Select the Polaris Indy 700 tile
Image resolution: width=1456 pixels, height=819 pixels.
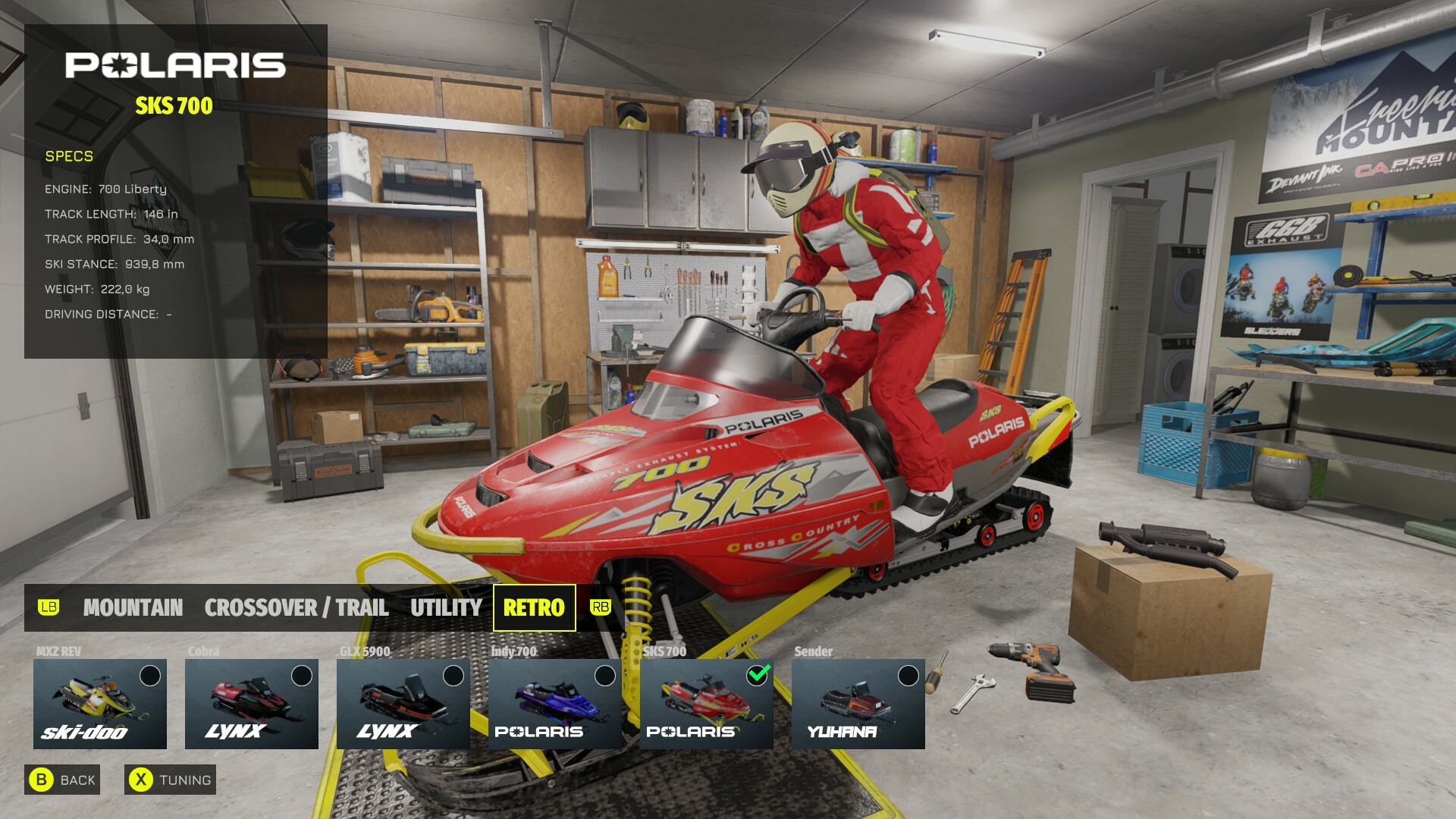[555, 704]
